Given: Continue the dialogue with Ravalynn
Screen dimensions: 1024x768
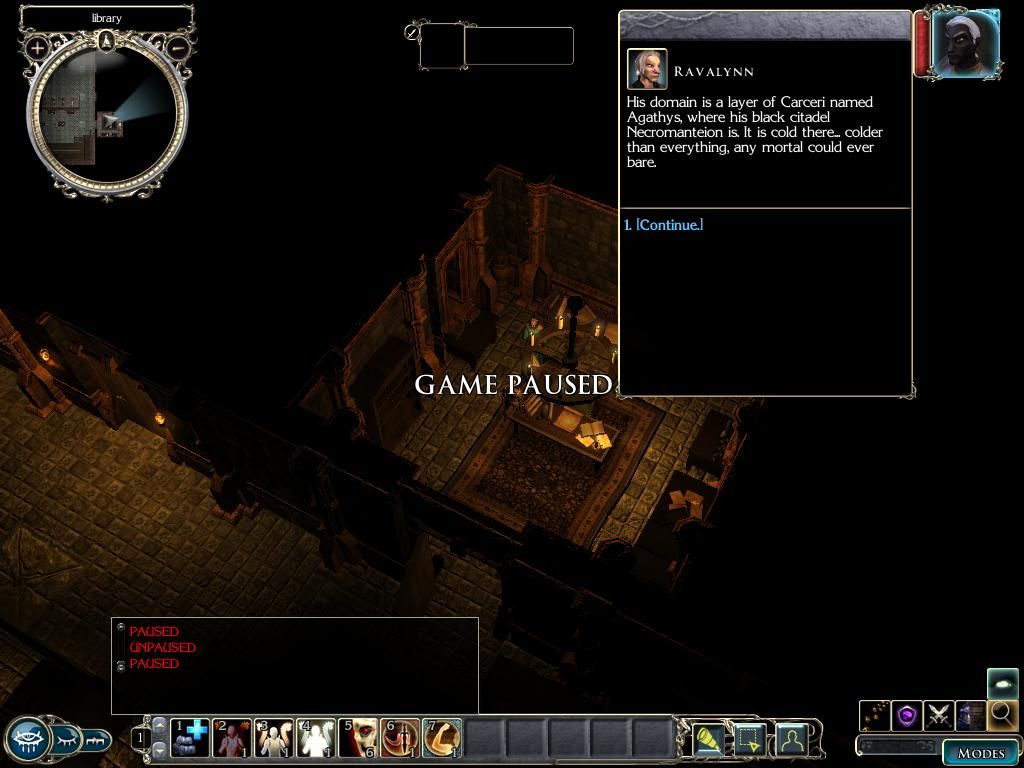Looking at the screenshot, I should (669, 225).
